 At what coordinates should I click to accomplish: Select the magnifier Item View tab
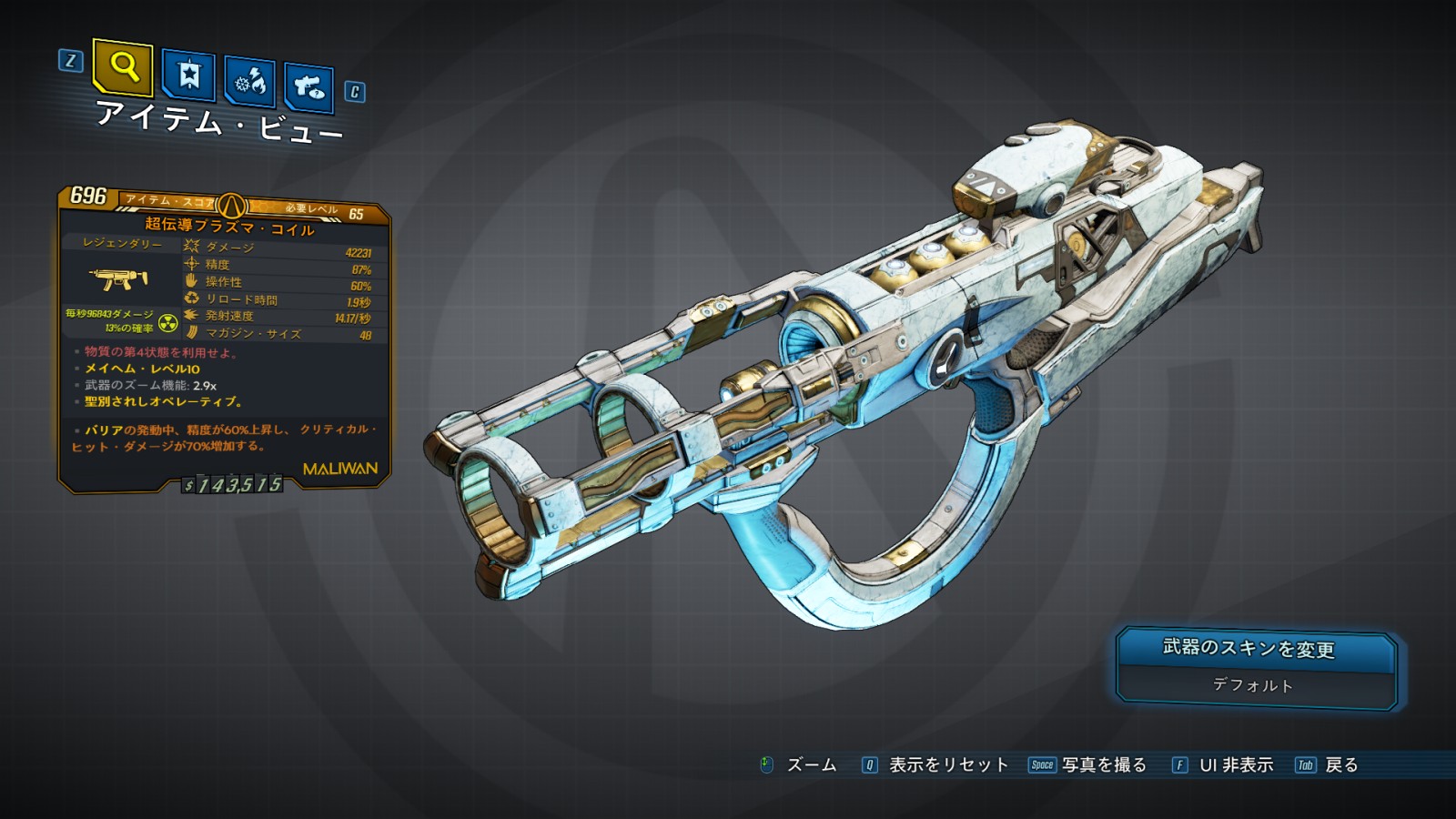coord(123,67)
